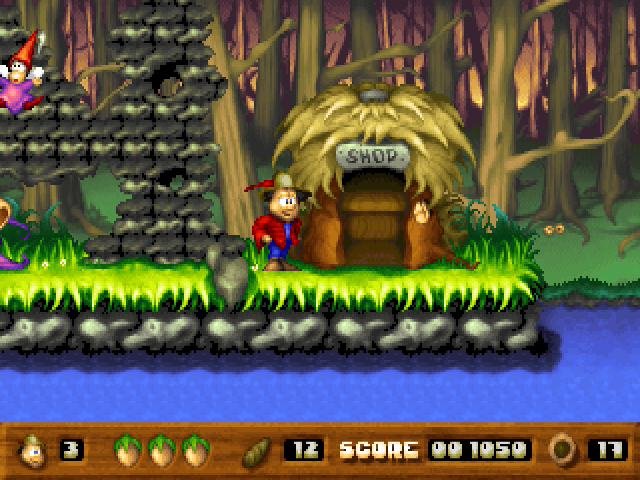Click the gold ring counter icon
This screenshot has height=480, width=640.
[563, 450]
